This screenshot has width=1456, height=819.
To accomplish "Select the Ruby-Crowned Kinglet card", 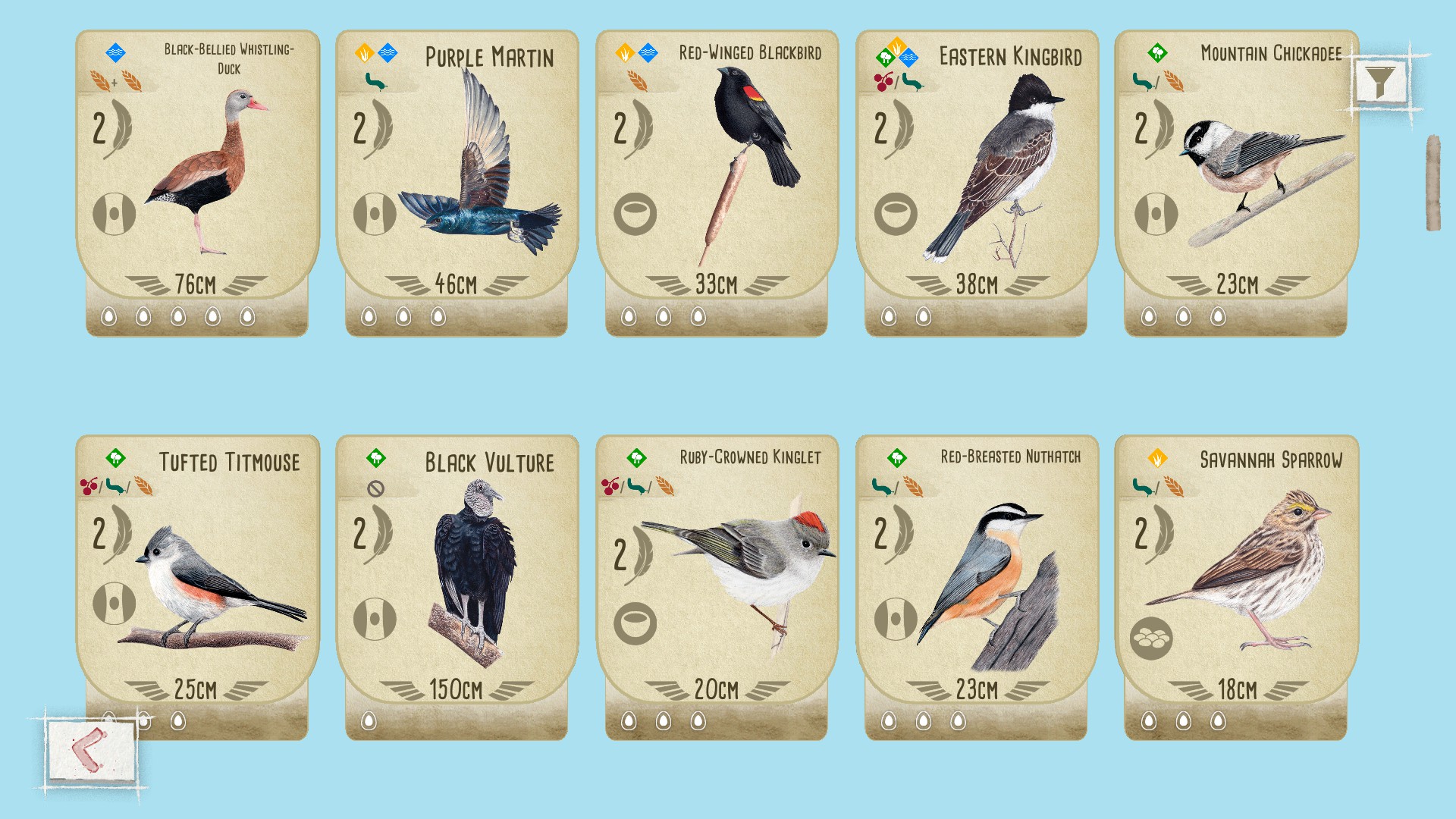I will [x=717, y=584].
